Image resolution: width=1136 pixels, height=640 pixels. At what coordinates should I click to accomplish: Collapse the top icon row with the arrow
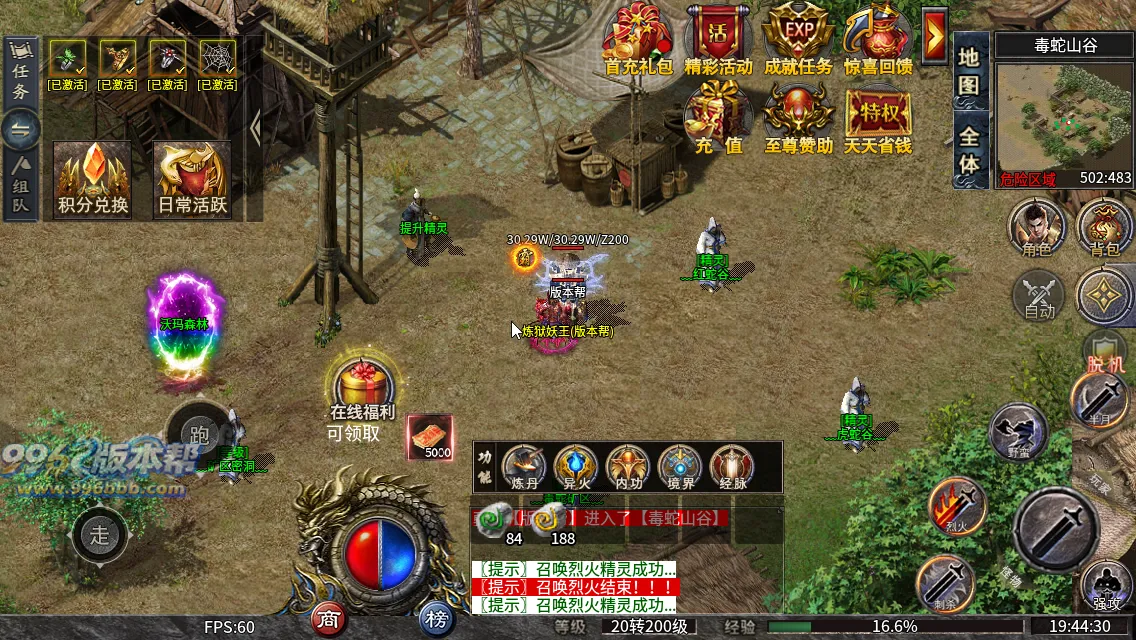click(935, 37)
